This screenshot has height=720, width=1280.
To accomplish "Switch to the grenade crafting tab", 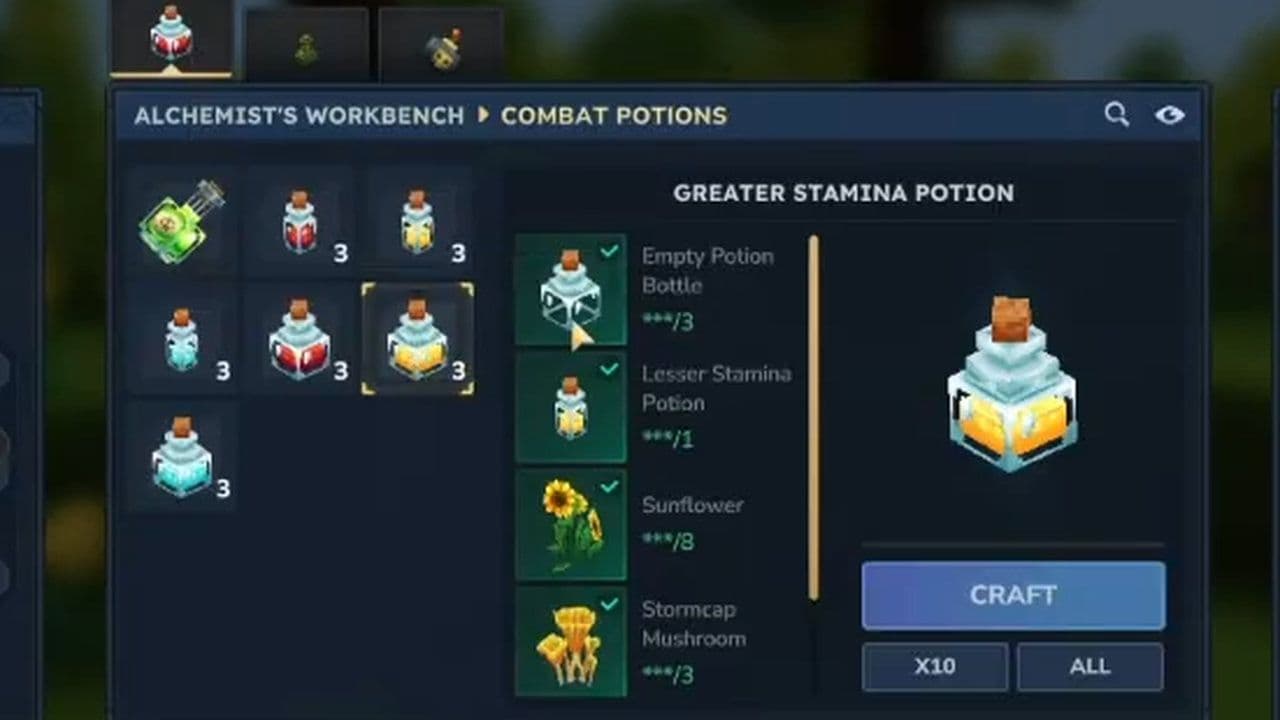I will point(443,45).
